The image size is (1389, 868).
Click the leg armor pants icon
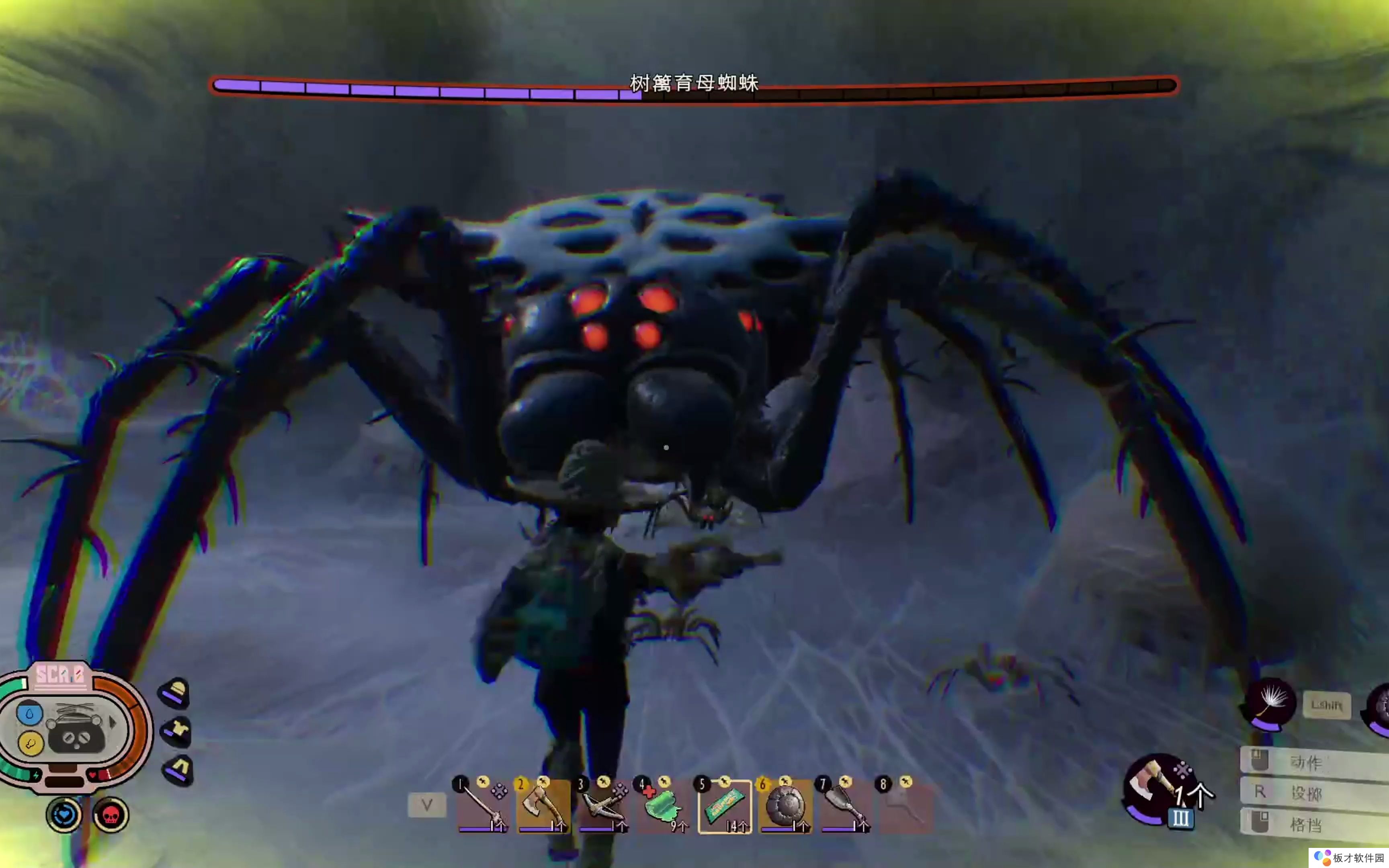coord(178,769)
